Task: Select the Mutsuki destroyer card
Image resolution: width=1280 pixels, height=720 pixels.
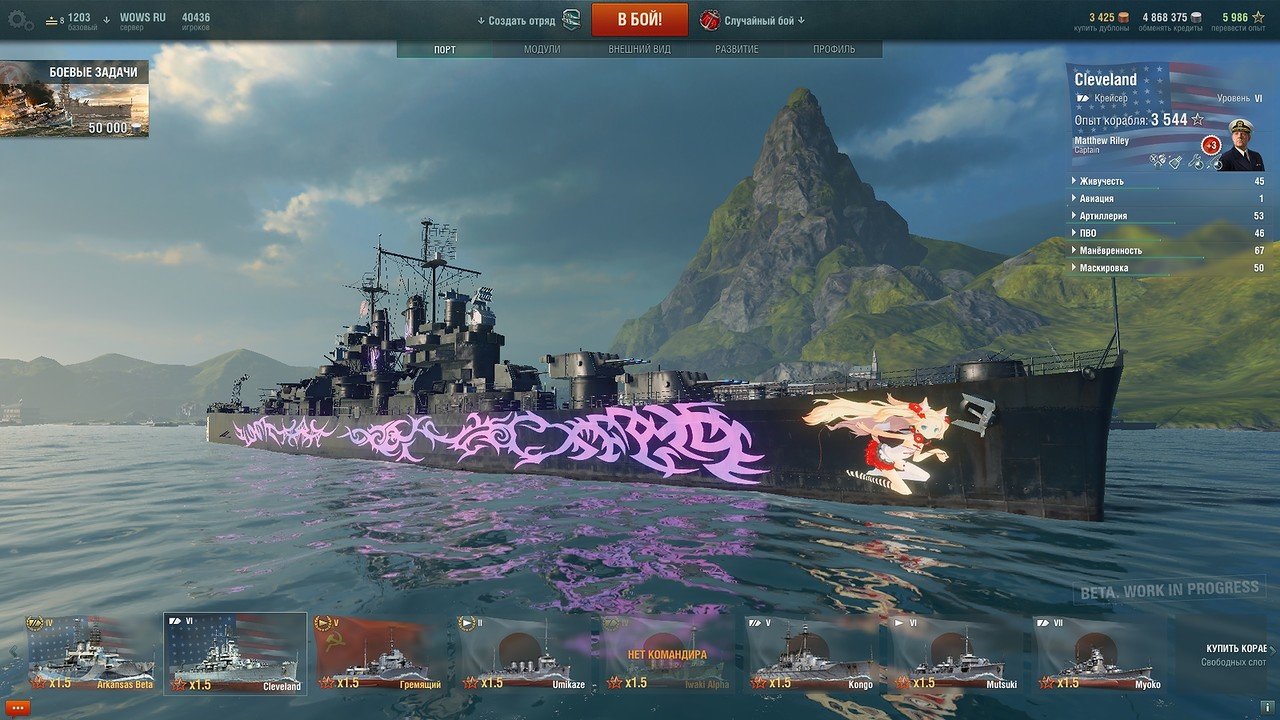Action: tap(959, 653)
